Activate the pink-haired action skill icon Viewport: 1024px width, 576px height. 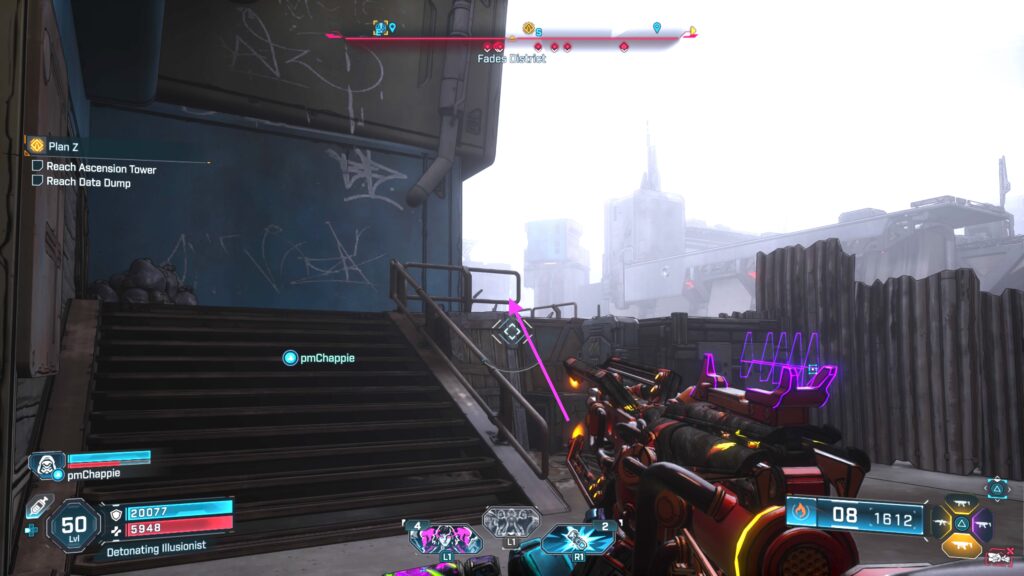click(445, 539)
